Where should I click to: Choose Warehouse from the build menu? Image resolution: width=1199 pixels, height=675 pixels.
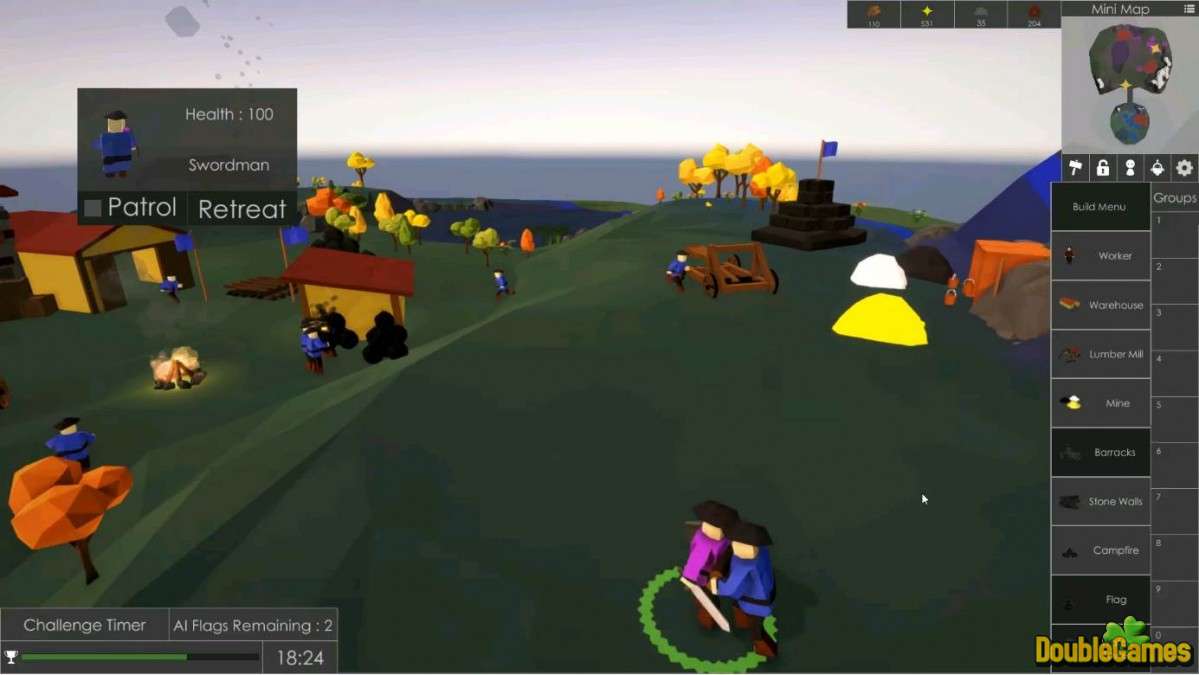1100,305
